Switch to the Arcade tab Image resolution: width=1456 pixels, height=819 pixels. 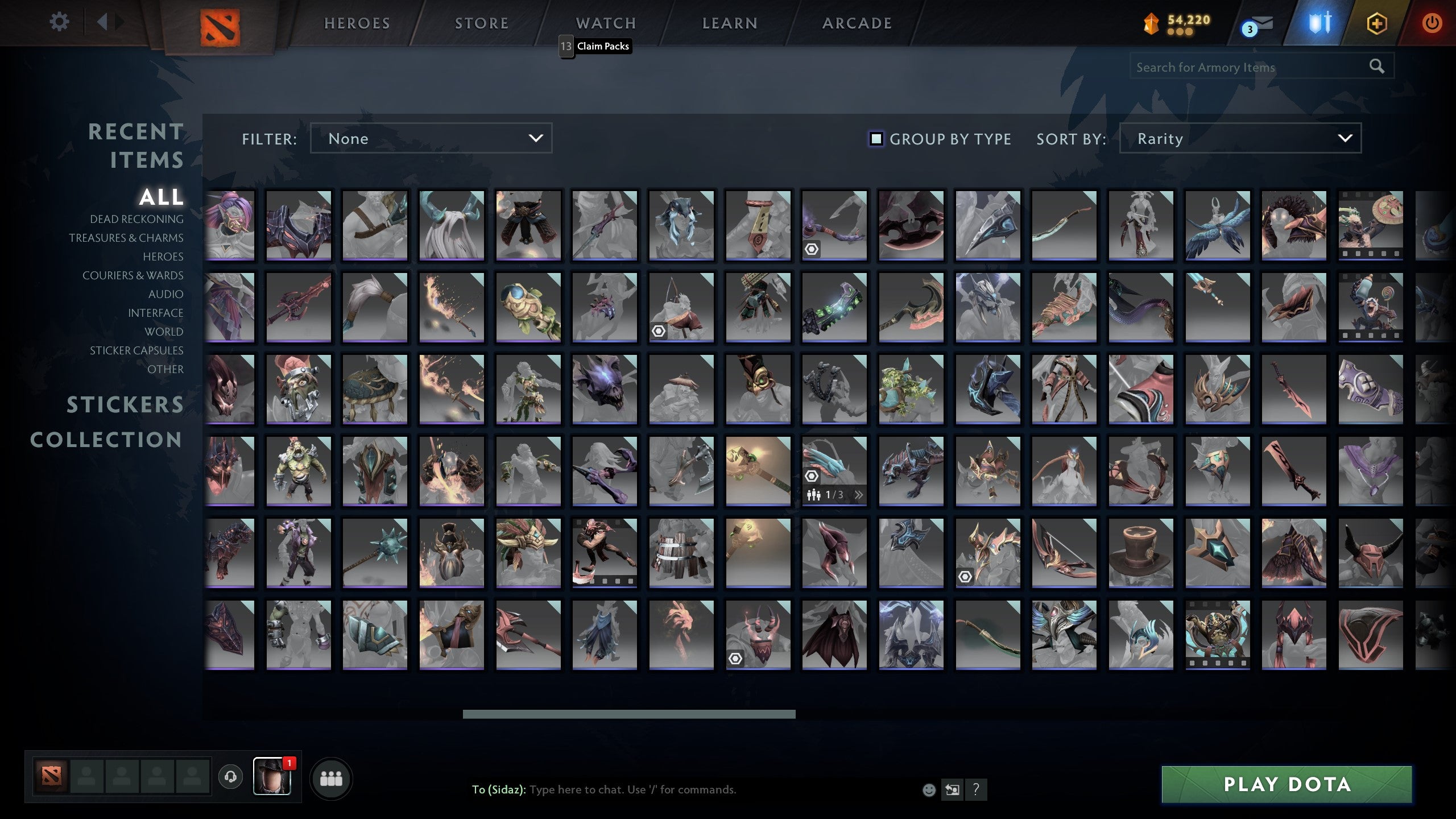click(x=857, y=23)
